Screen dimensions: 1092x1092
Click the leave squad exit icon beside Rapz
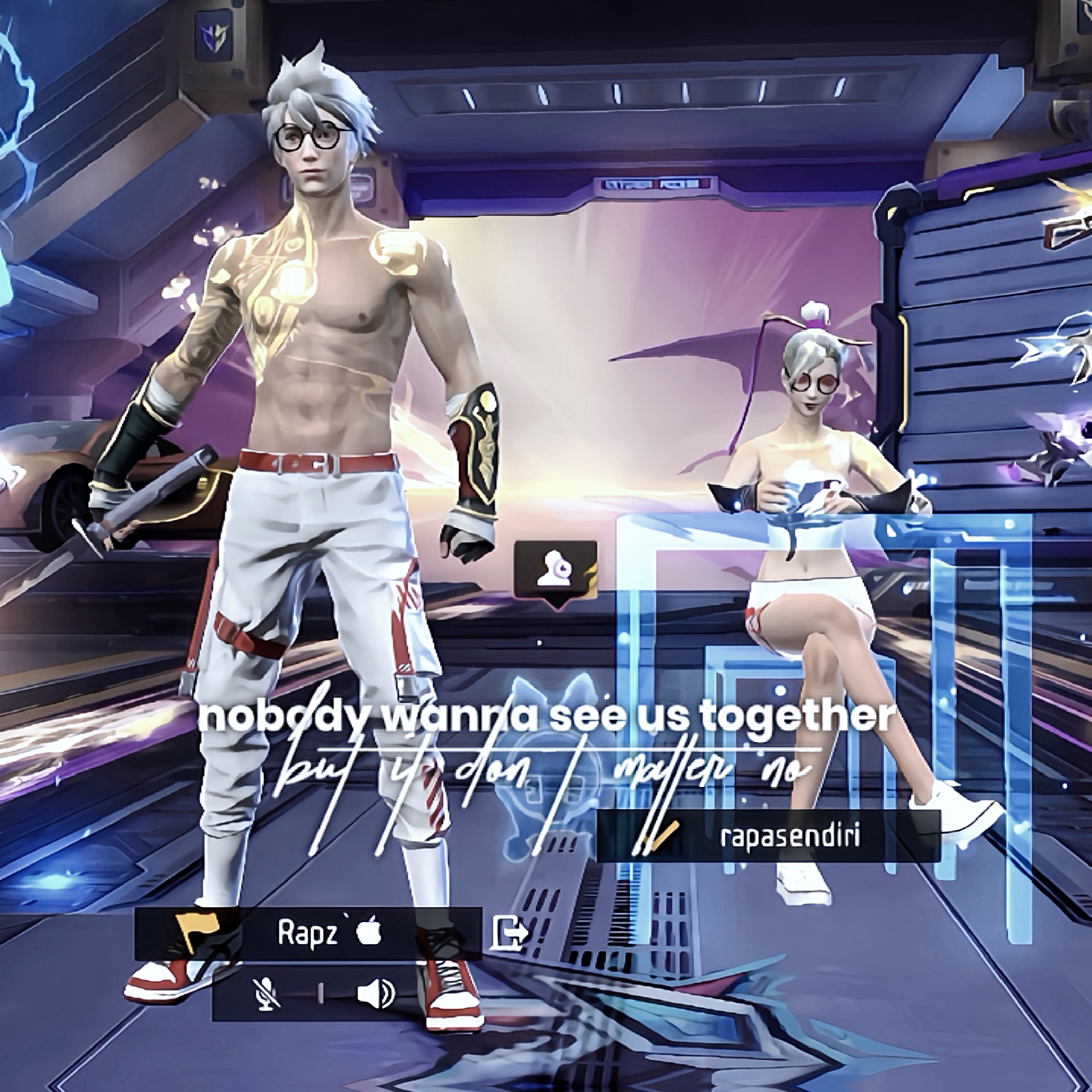click(510, 933)
